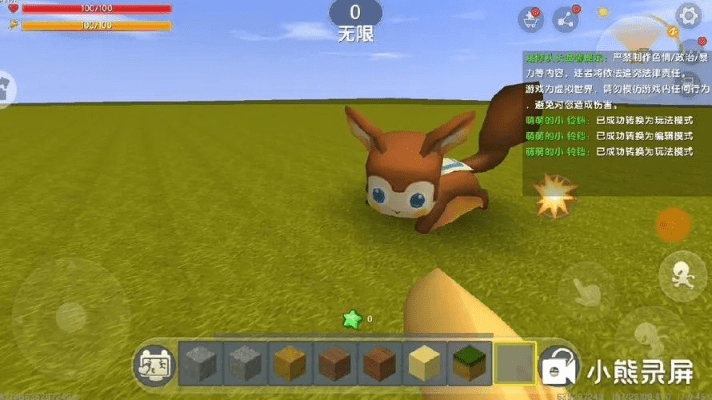Open the shirt-shaped wardrobe icon
The image size is (712, 400).
tap(4, 88)
